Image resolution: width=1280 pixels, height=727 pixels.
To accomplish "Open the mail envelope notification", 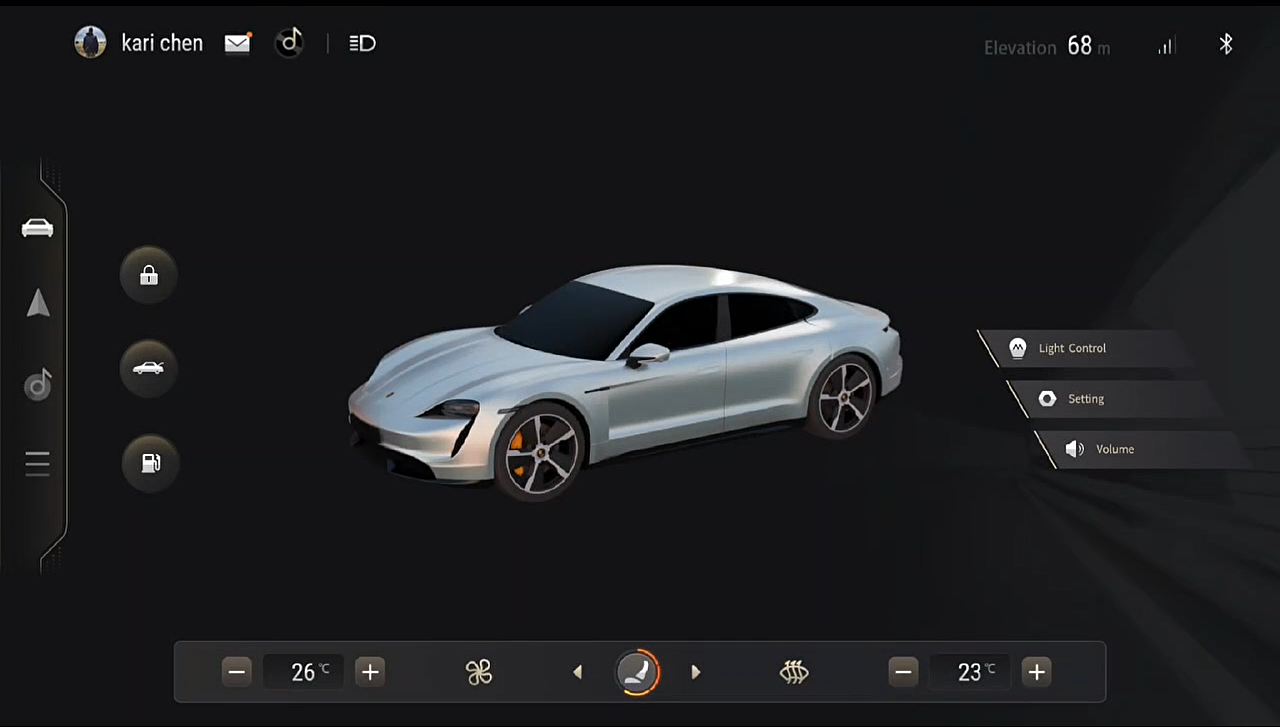I will coord(237,43).
